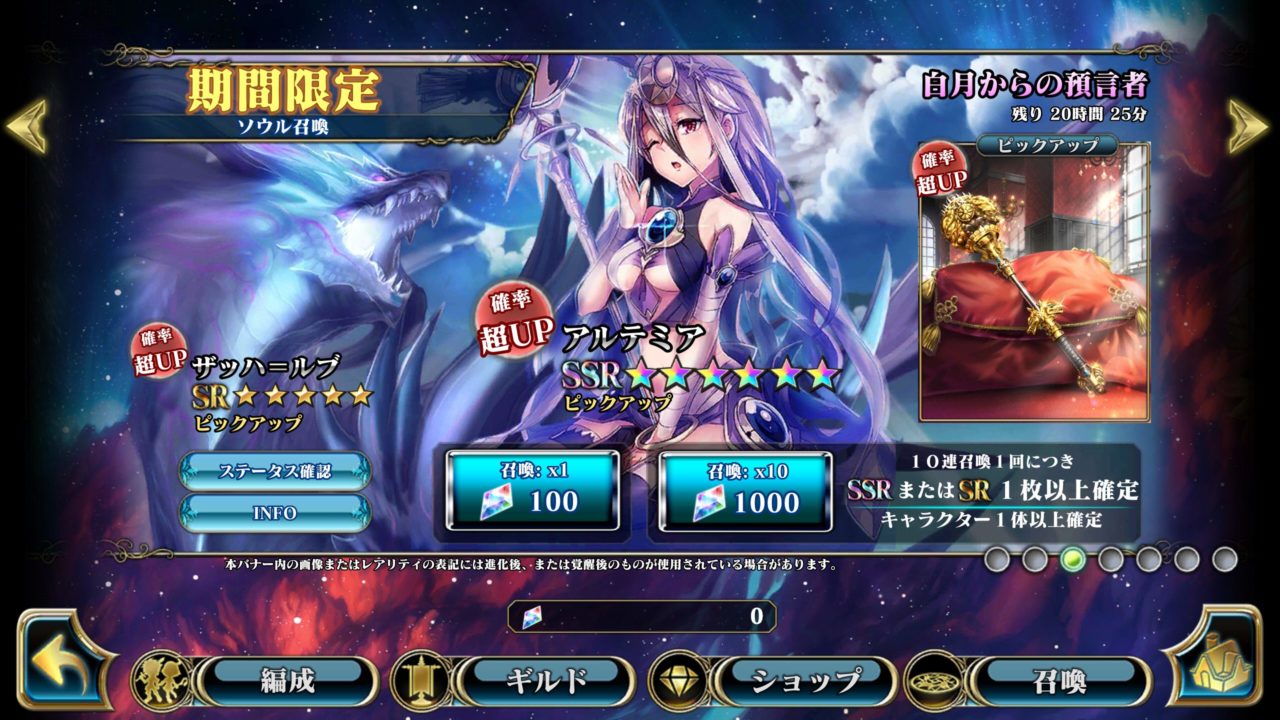Summon once for 100 gems
The width and height of the screenshot is (1280, 720).
(532, 490)
